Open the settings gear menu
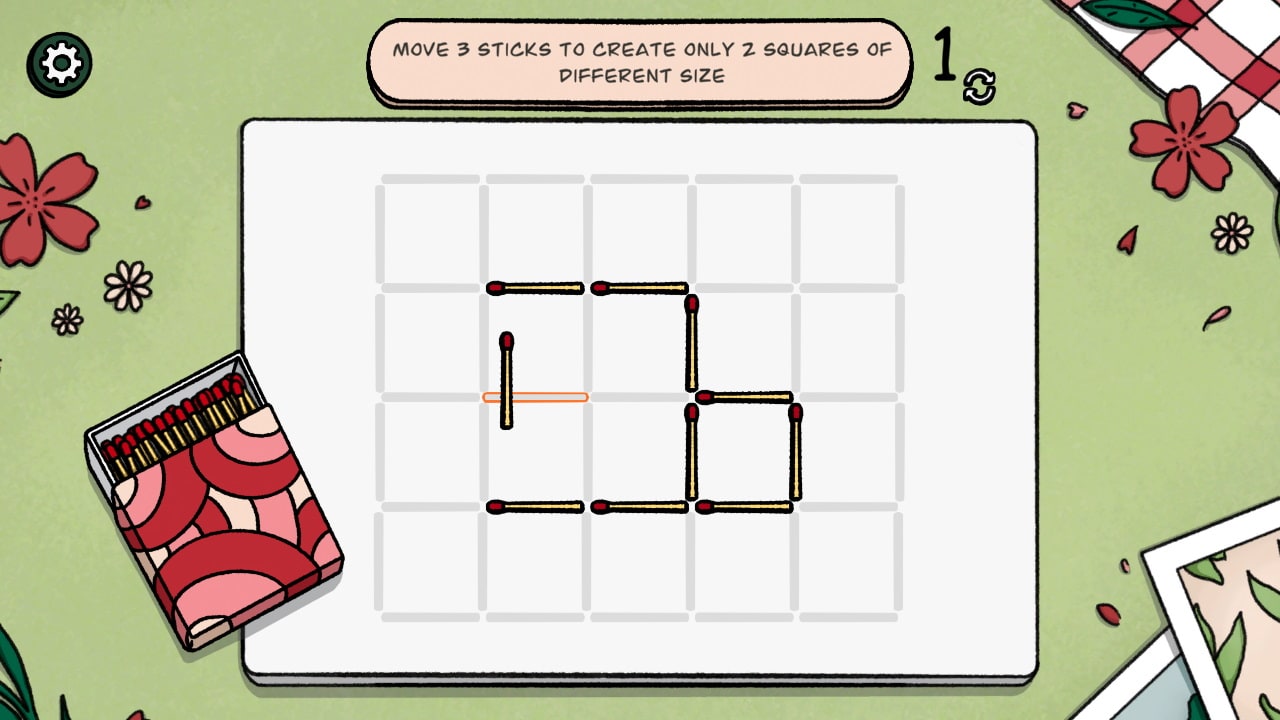 [62, 62]
